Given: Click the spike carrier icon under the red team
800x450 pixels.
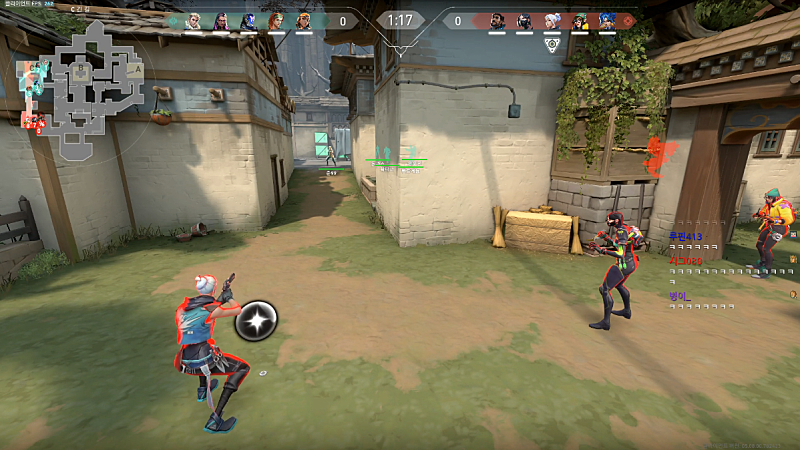Looking at the screenshot, I should click(552, 44).
